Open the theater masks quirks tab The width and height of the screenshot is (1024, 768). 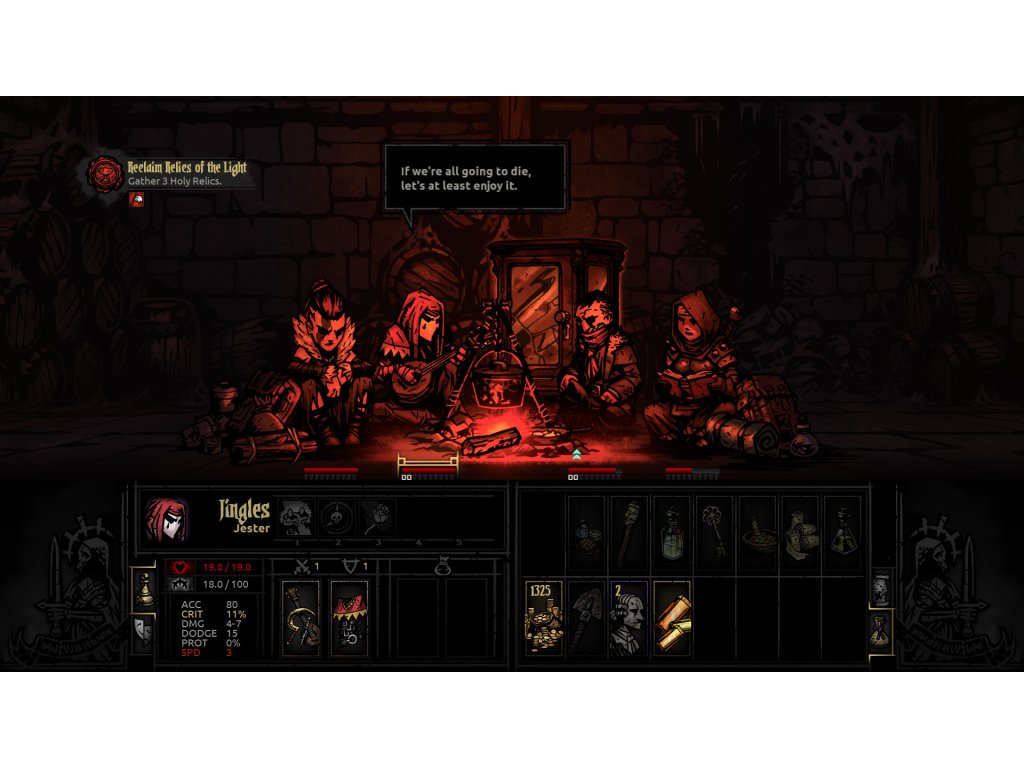pos(144,632)
